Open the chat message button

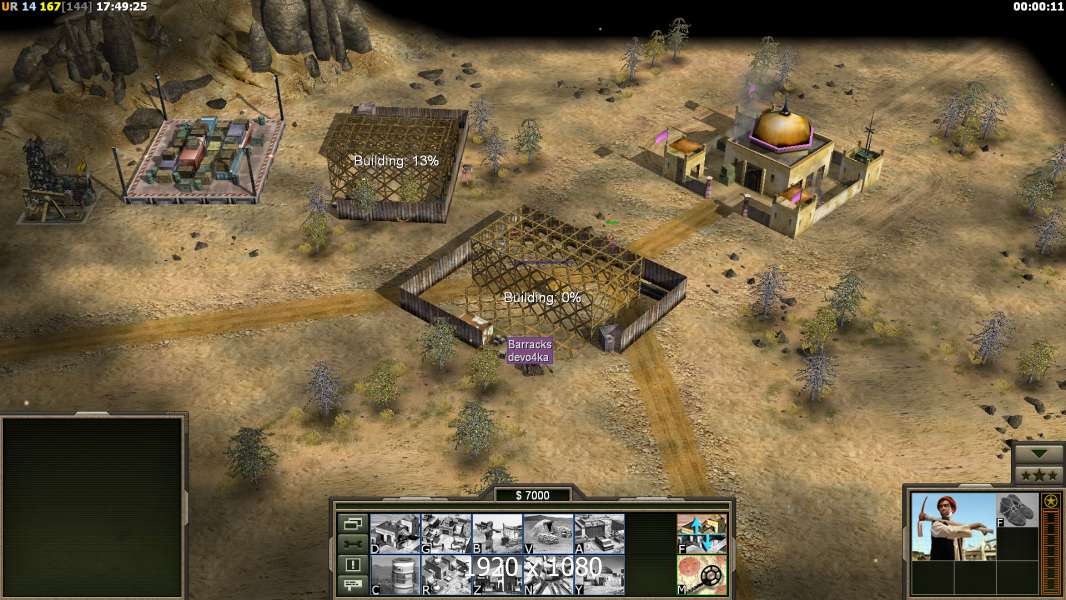(352, 586)
